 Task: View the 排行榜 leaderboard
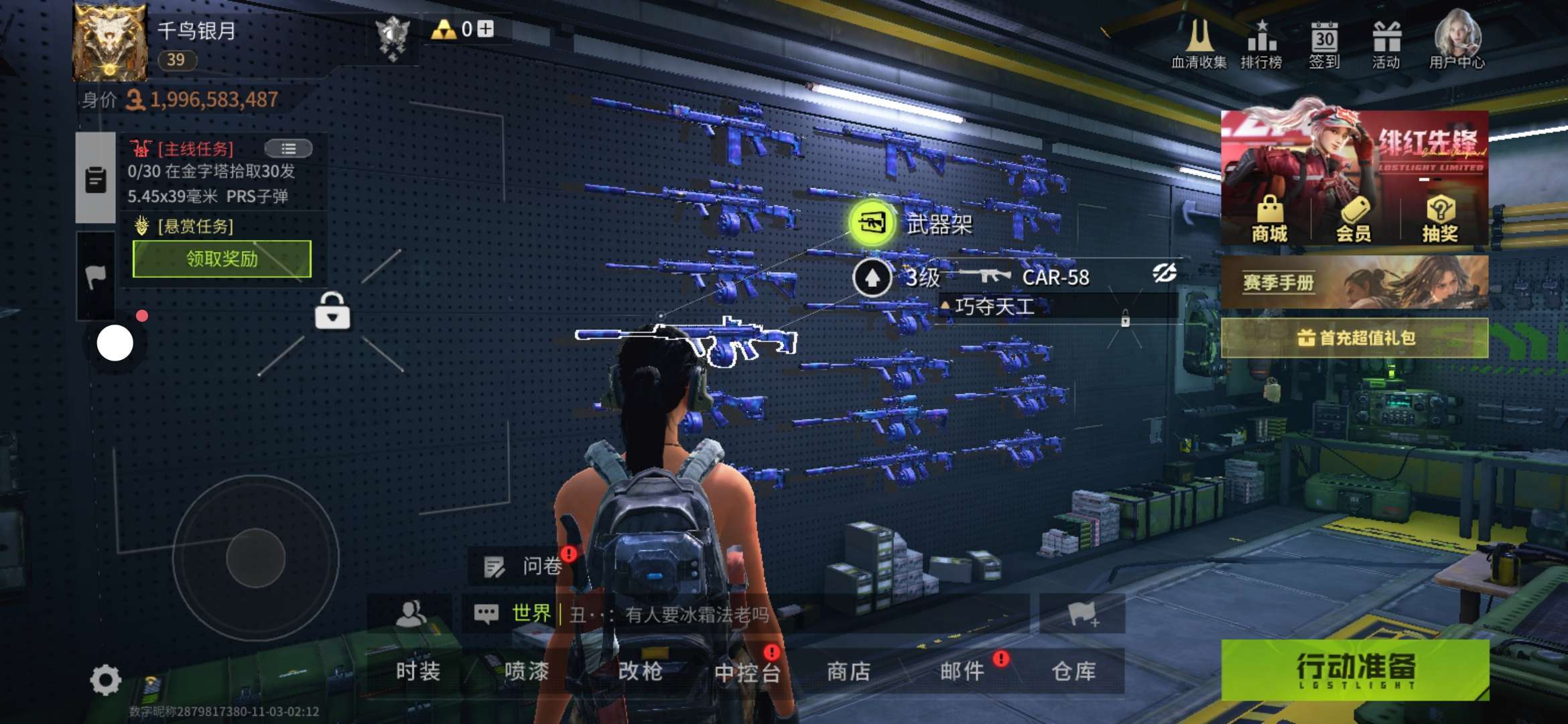pyautogui.click(x=1261, y=45)
